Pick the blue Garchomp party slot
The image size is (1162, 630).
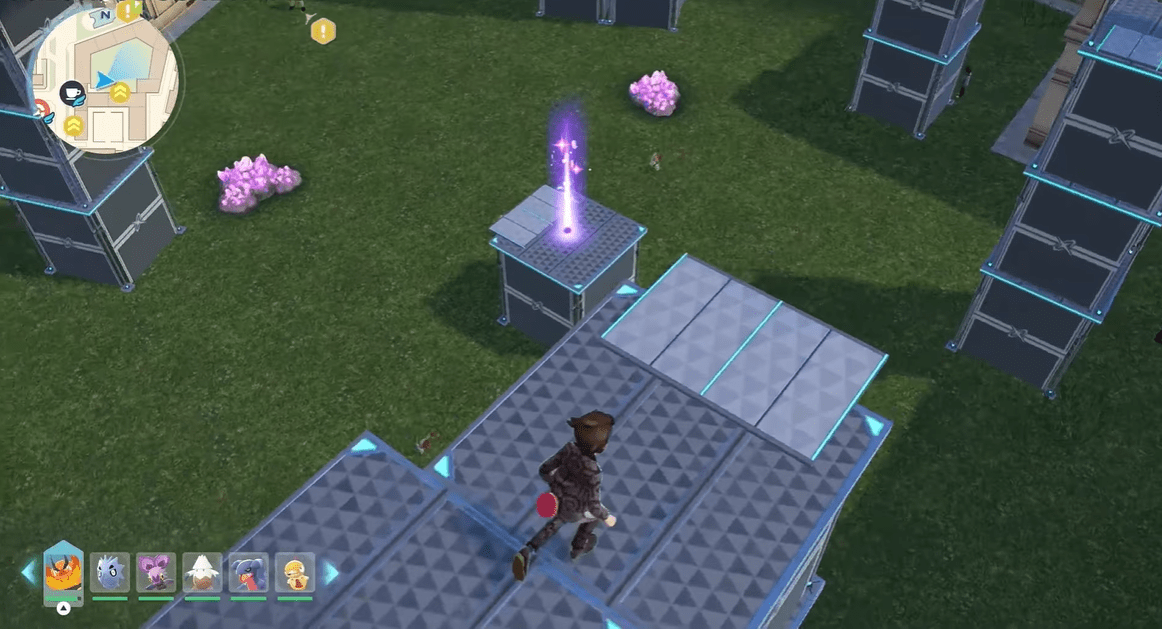coord(248,573)
